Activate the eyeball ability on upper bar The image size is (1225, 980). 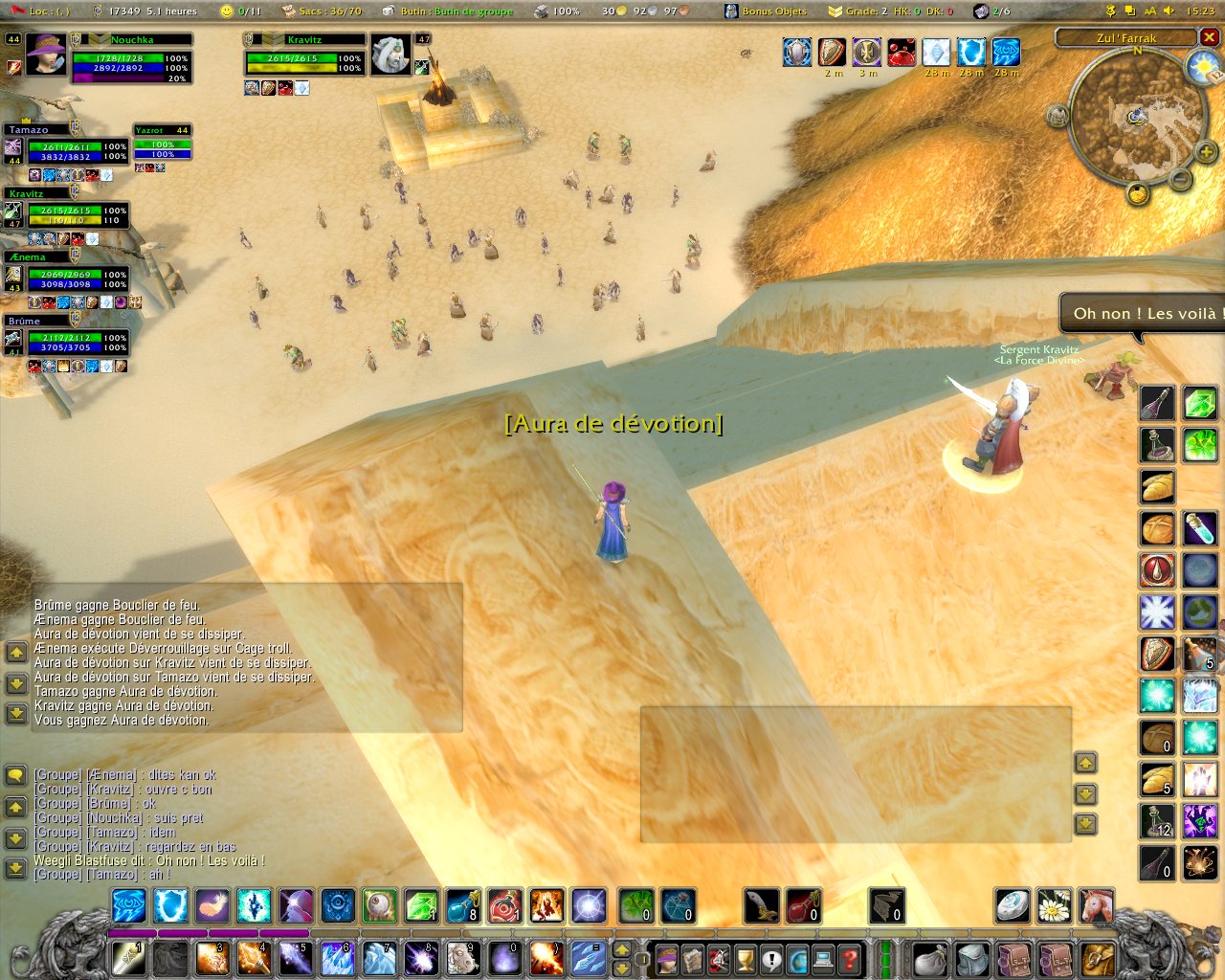[380, 905]
